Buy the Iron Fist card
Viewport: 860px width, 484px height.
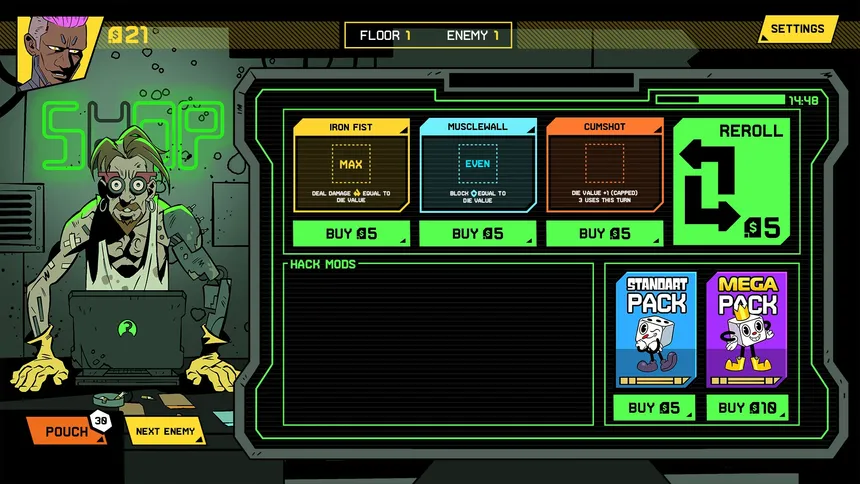pos(351,234)
